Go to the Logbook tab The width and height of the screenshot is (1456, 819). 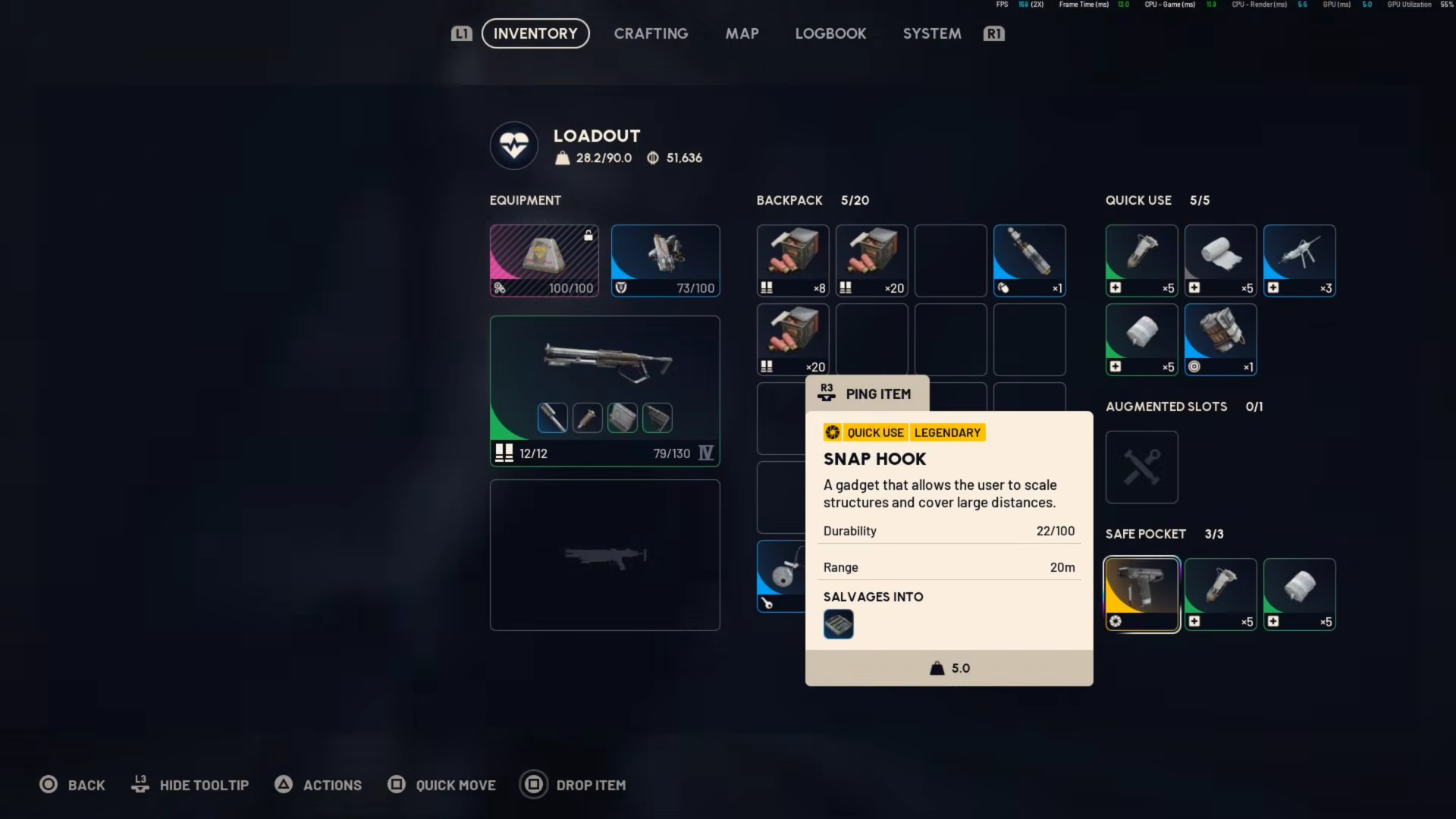click(830, 33)
